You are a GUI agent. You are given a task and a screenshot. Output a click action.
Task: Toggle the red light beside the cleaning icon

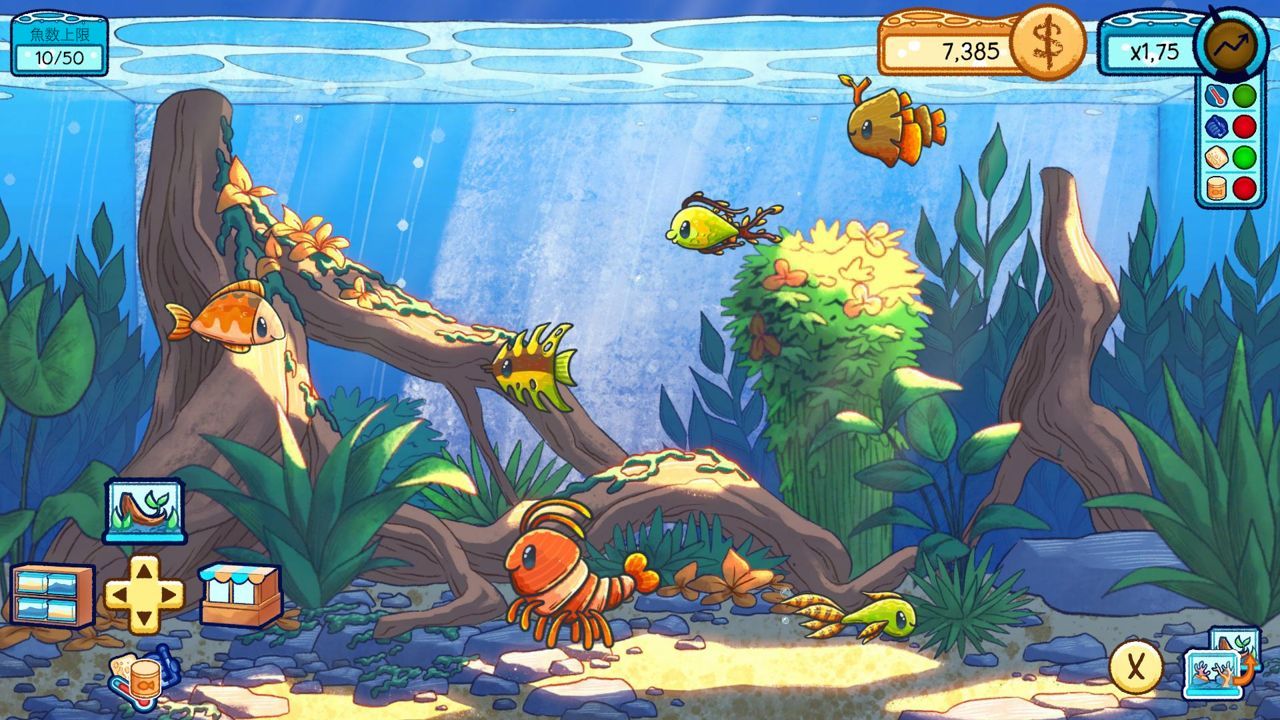[x=1243, y=127]
